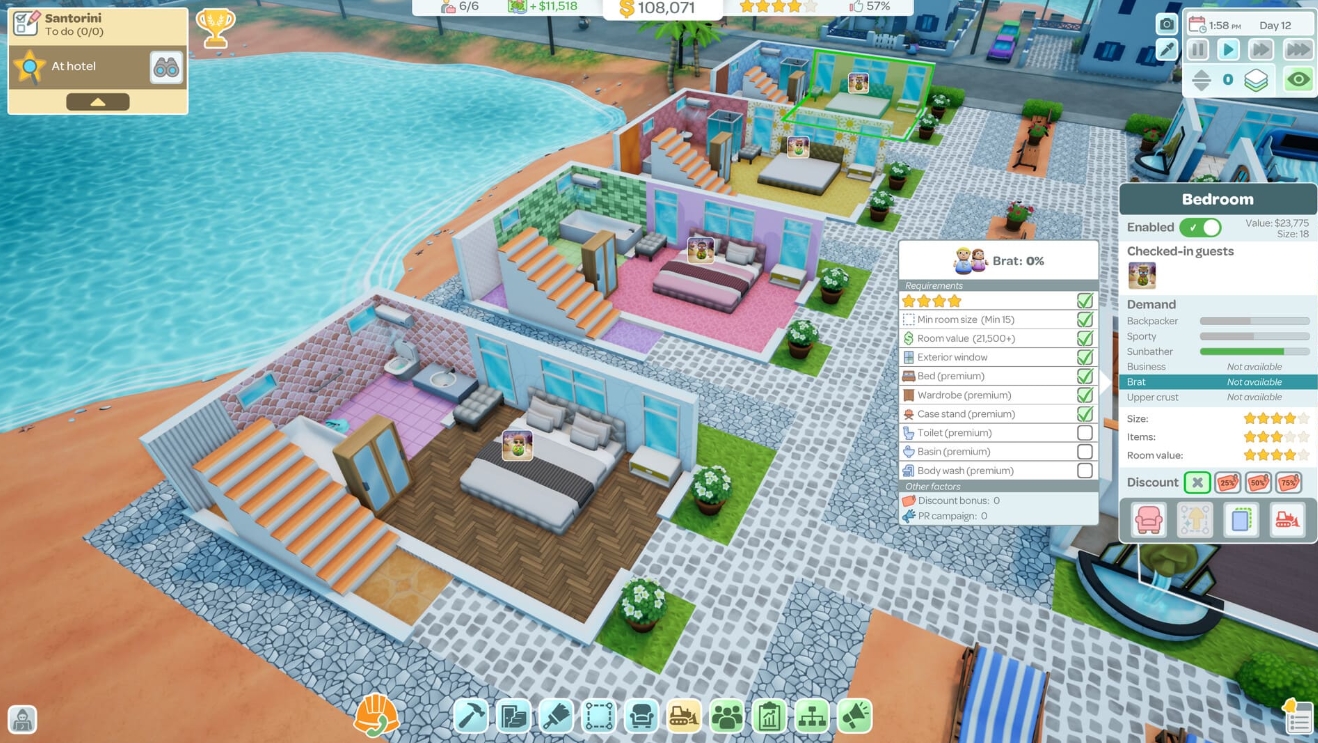Open the hotel statistics clipboard
Viewport: 1318px width, 743px height.
click(x=769, y=716)
